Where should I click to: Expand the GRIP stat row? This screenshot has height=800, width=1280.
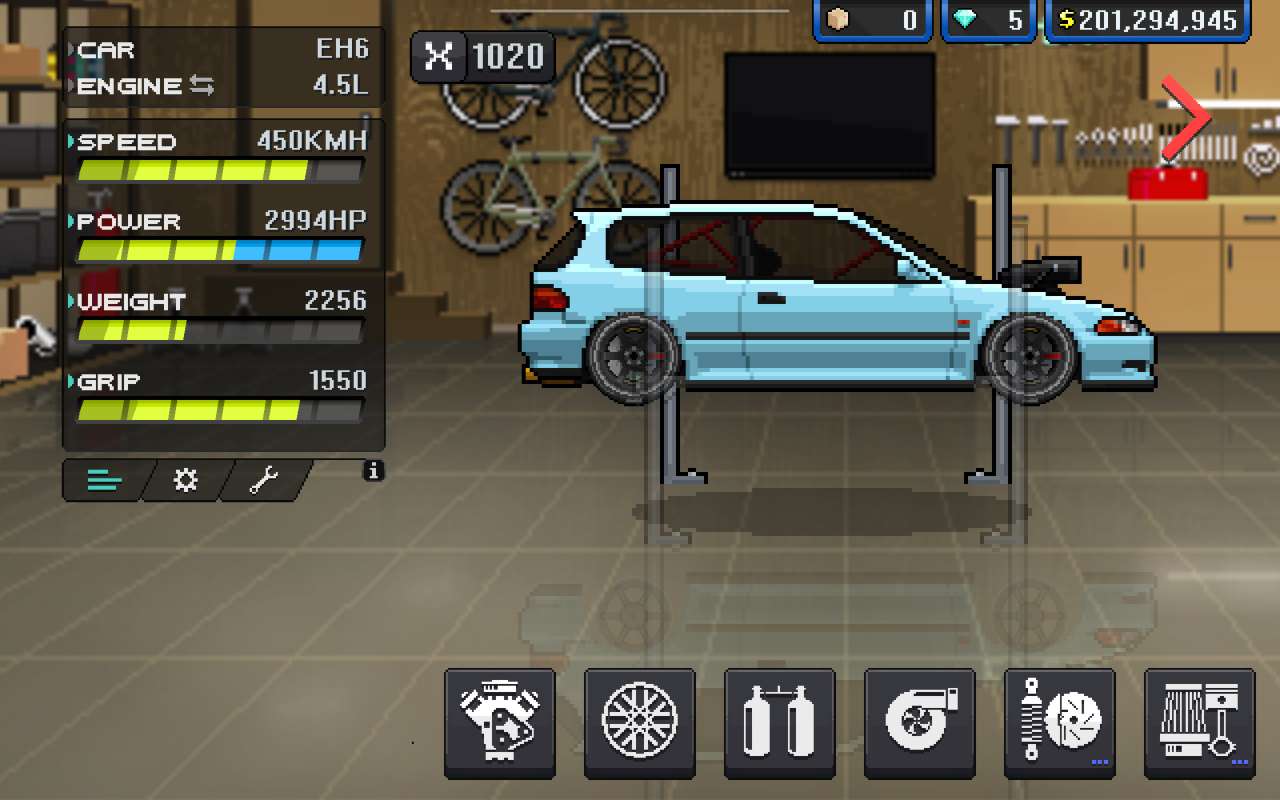point(222,381)
